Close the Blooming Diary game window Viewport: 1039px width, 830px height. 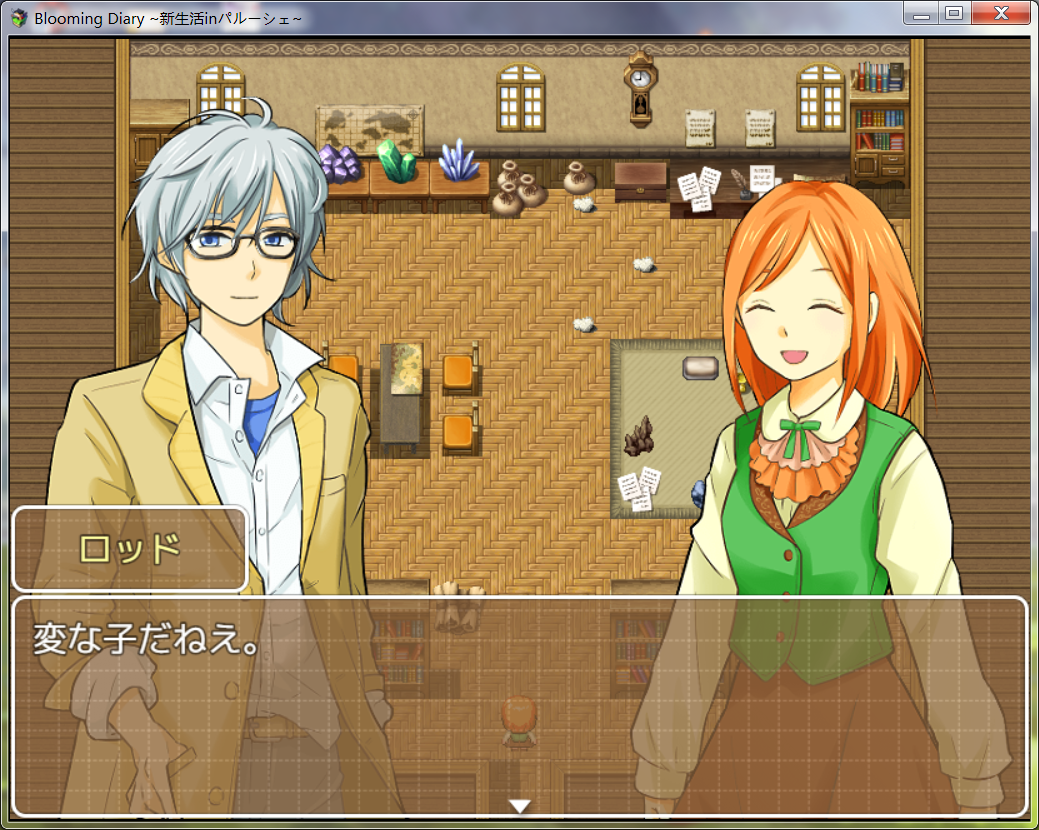coord(1001,13)
